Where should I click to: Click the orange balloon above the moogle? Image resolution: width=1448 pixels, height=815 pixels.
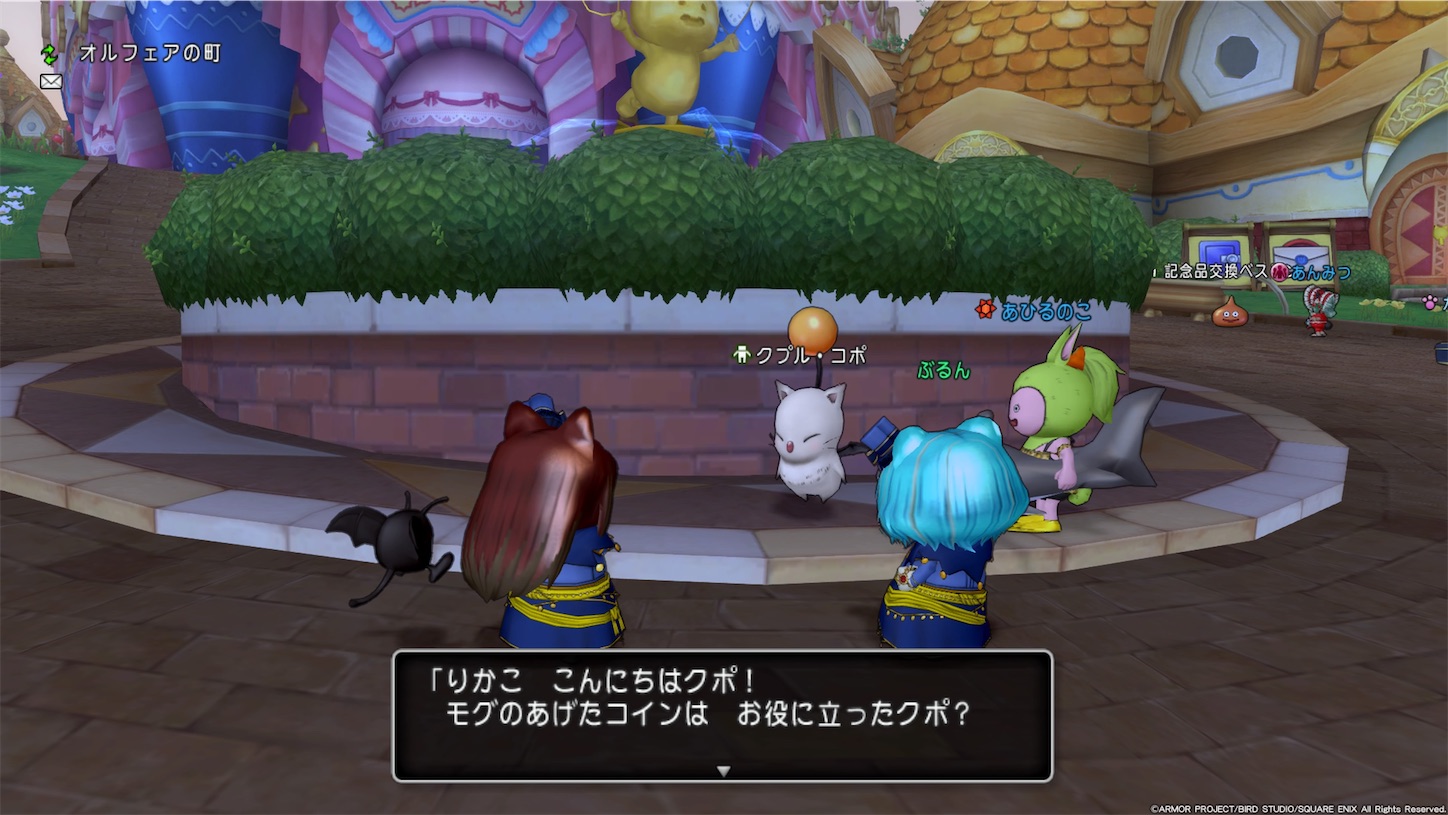pos(812,325)
